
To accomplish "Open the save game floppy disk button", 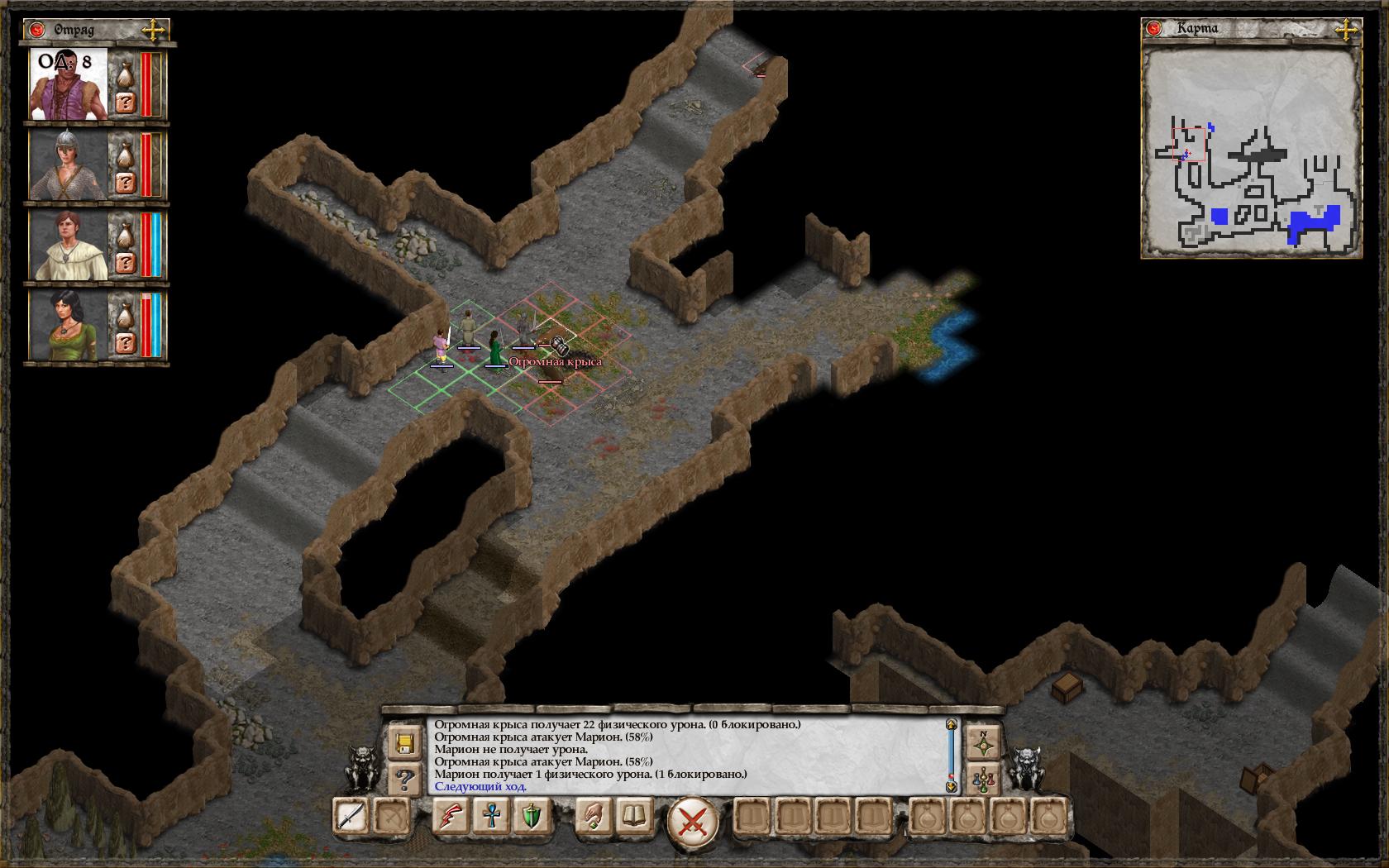I will [x=405, y=742].
